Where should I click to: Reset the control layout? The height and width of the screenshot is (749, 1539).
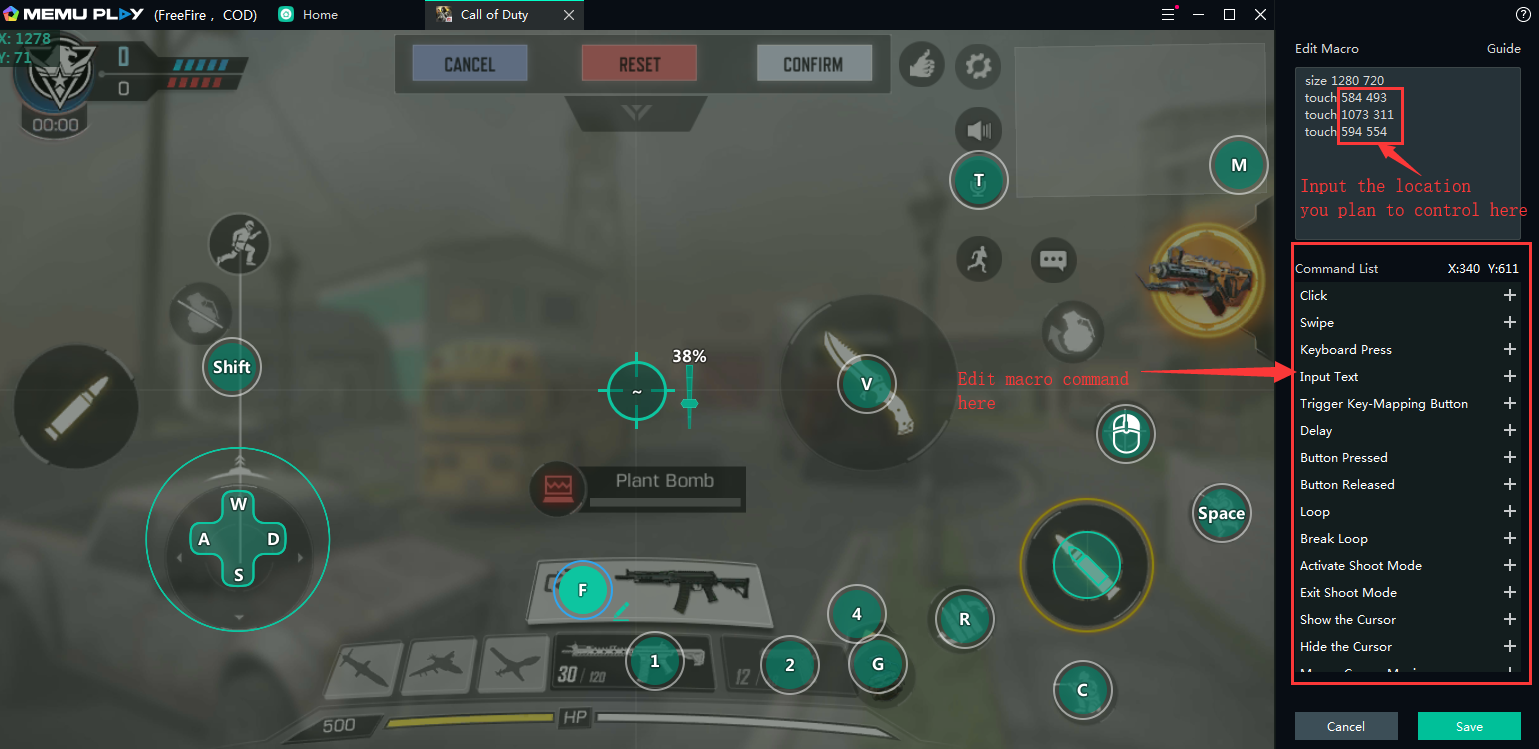639,64
